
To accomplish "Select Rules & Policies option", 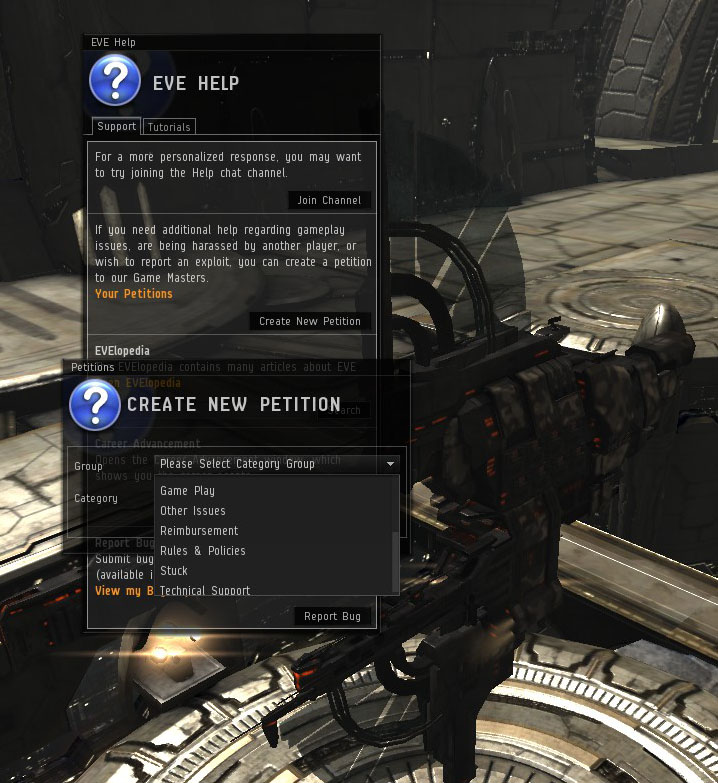I will pos(203,551).
